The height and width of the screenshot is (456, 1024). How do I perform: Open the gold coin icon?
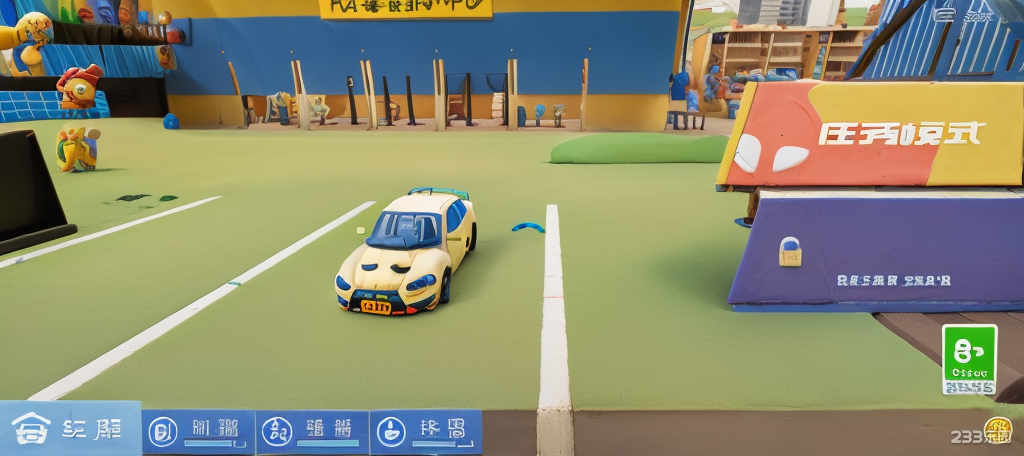tap(997, 430)
